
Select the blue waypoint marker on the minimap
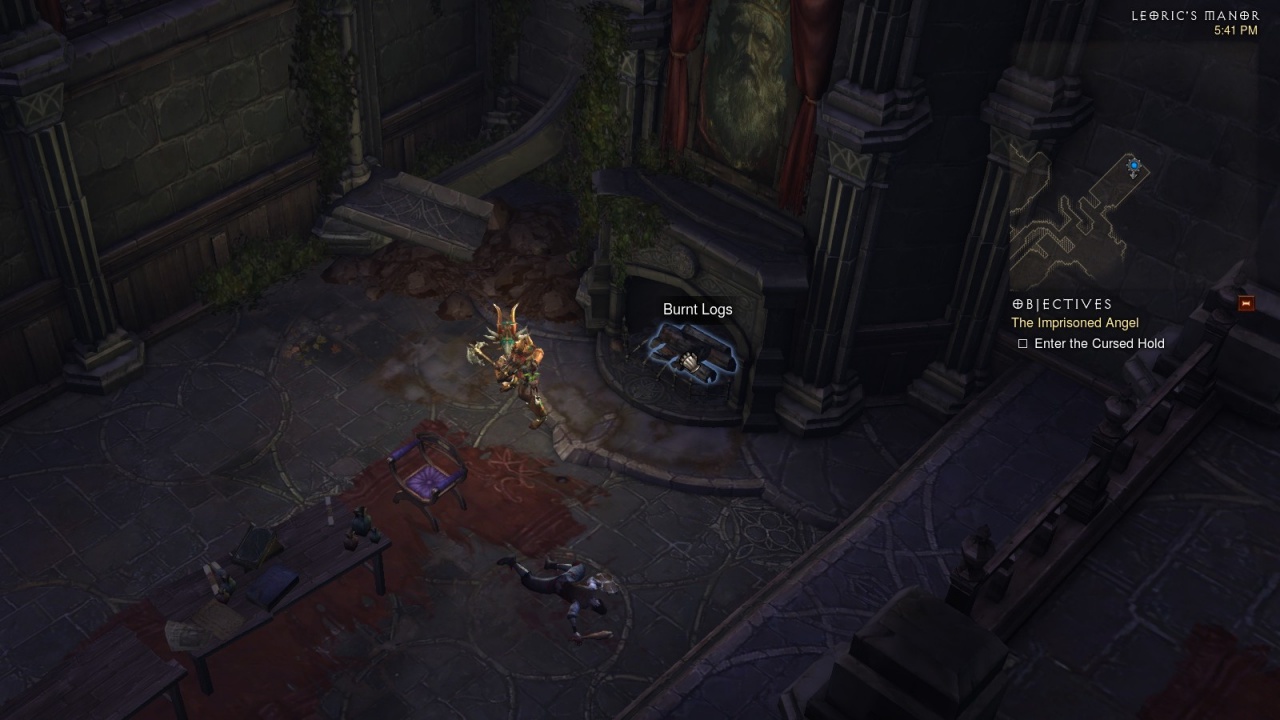click(x=1133, y=166)
